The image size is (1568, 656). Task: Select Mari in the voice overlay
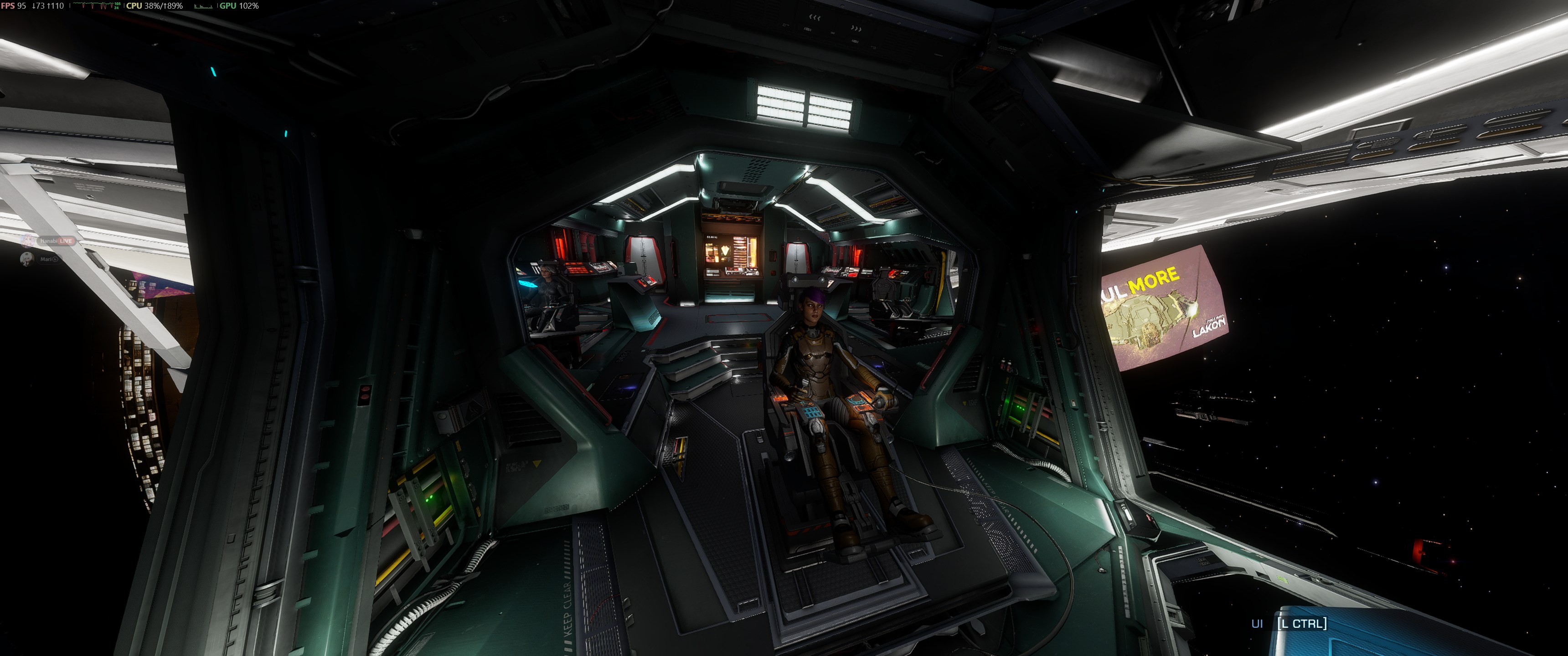tap(45, 259)
